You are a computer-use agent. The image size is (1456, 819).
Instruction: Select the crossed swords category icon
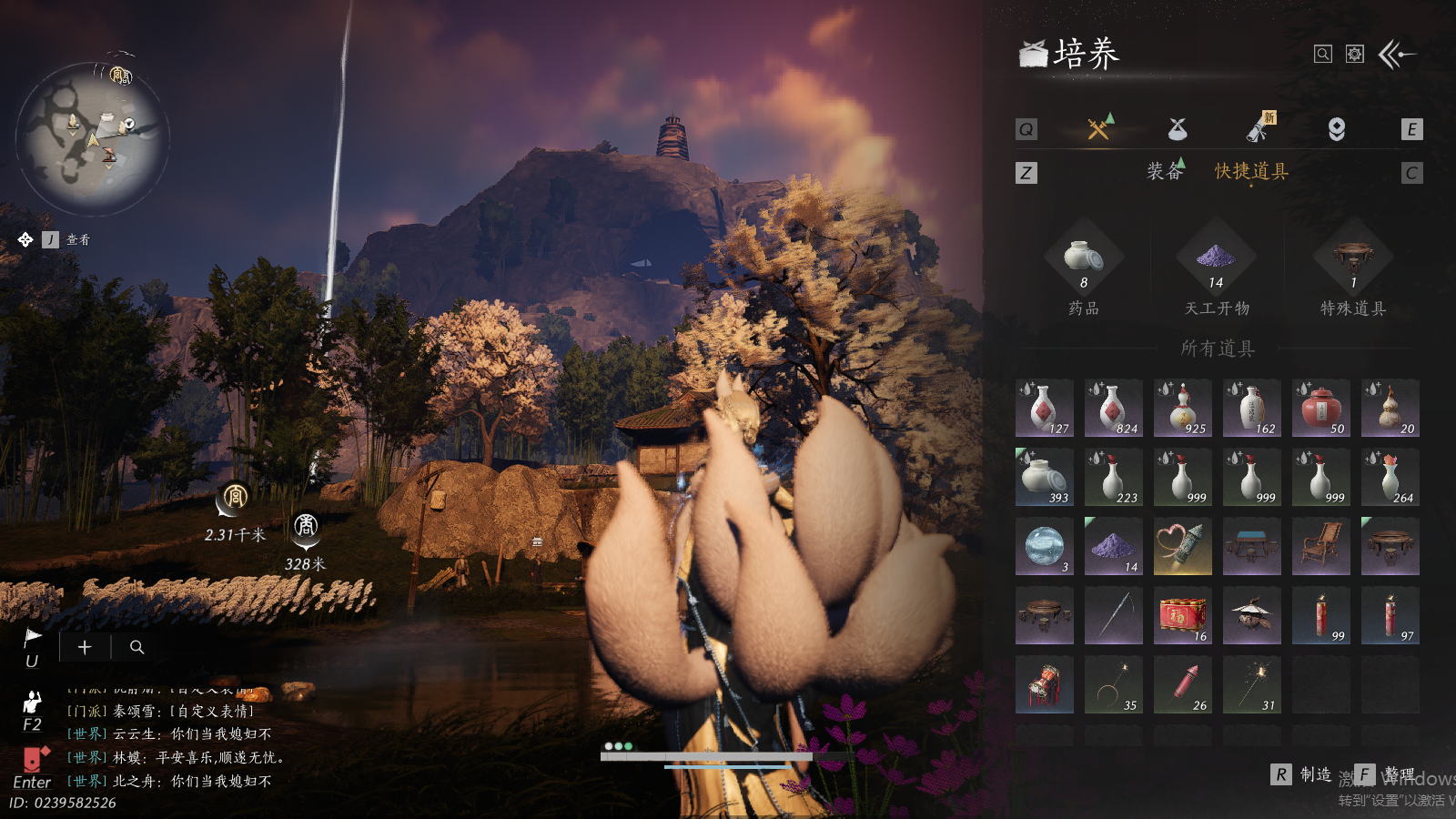(1099, 128)
